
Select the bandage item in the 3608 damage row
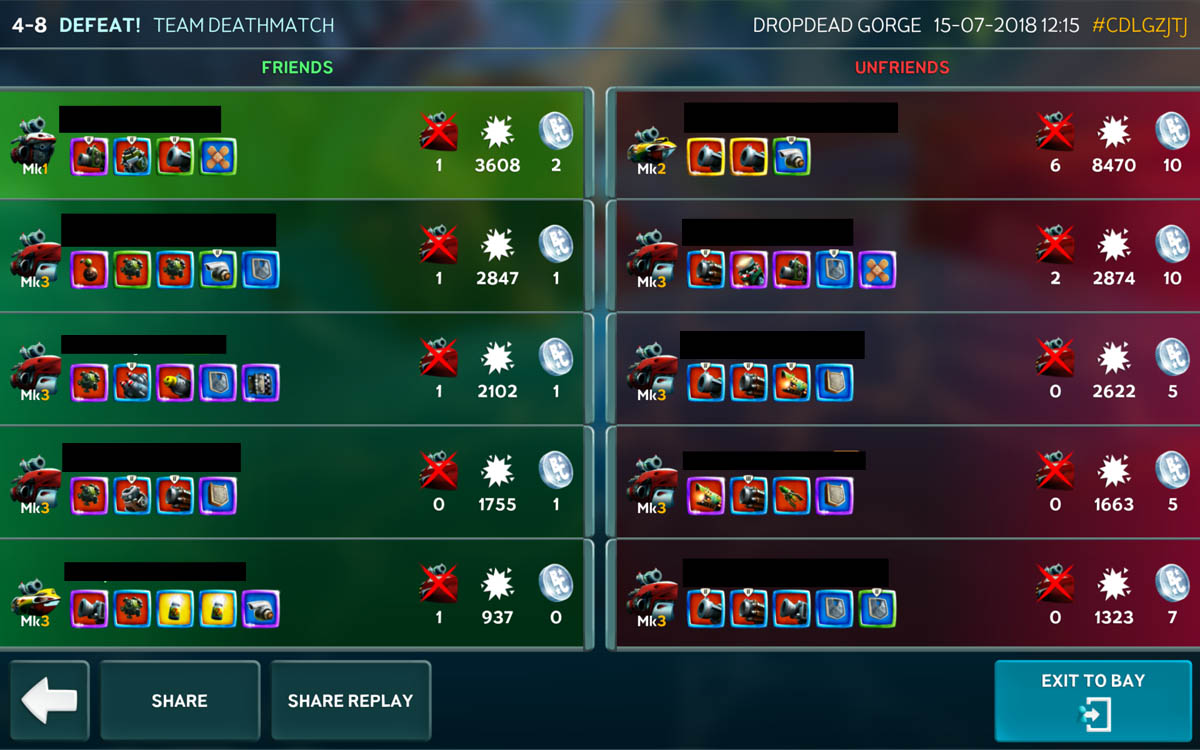point(218,157)
